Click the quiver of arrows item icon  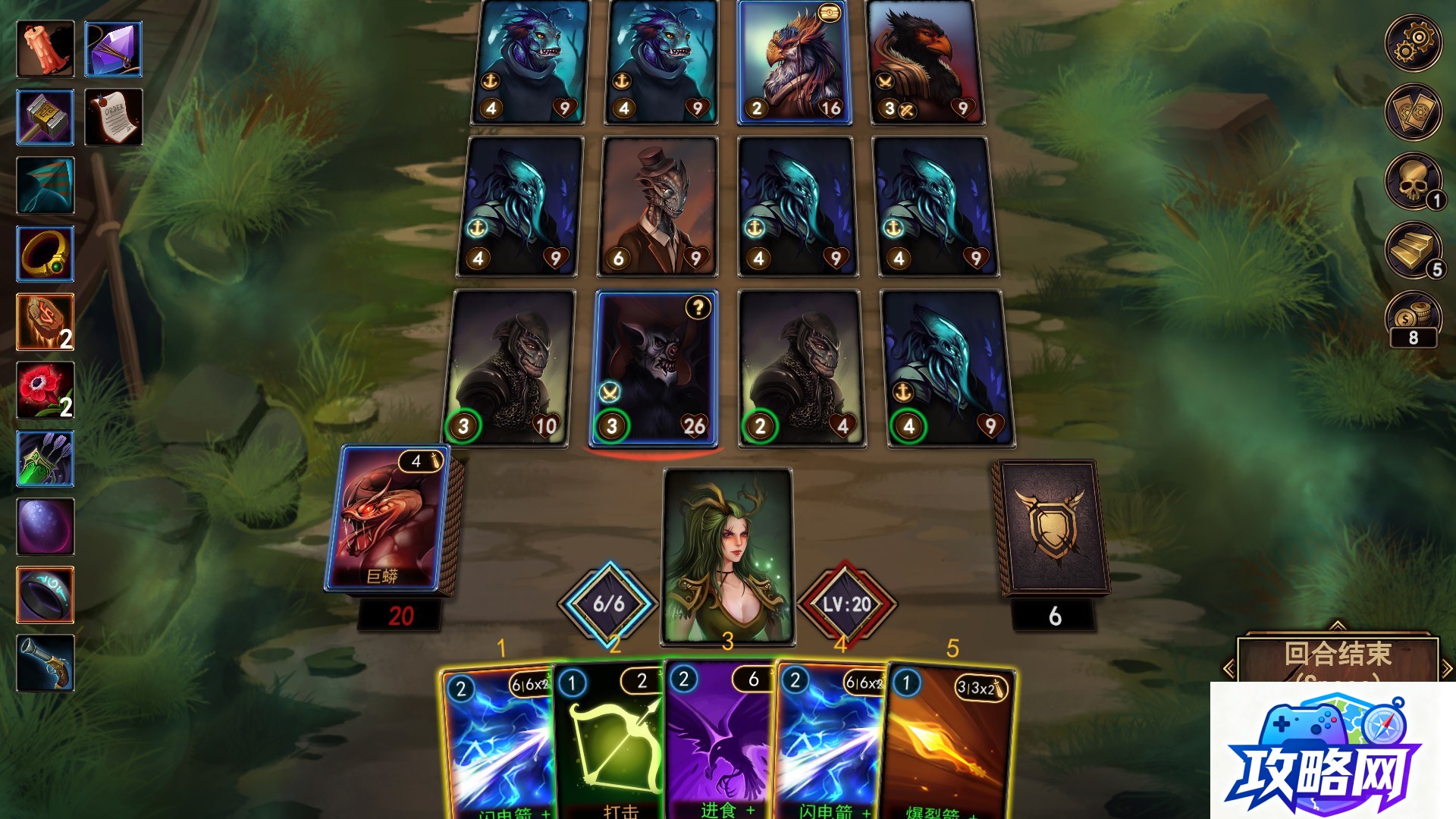click(44, 459)
